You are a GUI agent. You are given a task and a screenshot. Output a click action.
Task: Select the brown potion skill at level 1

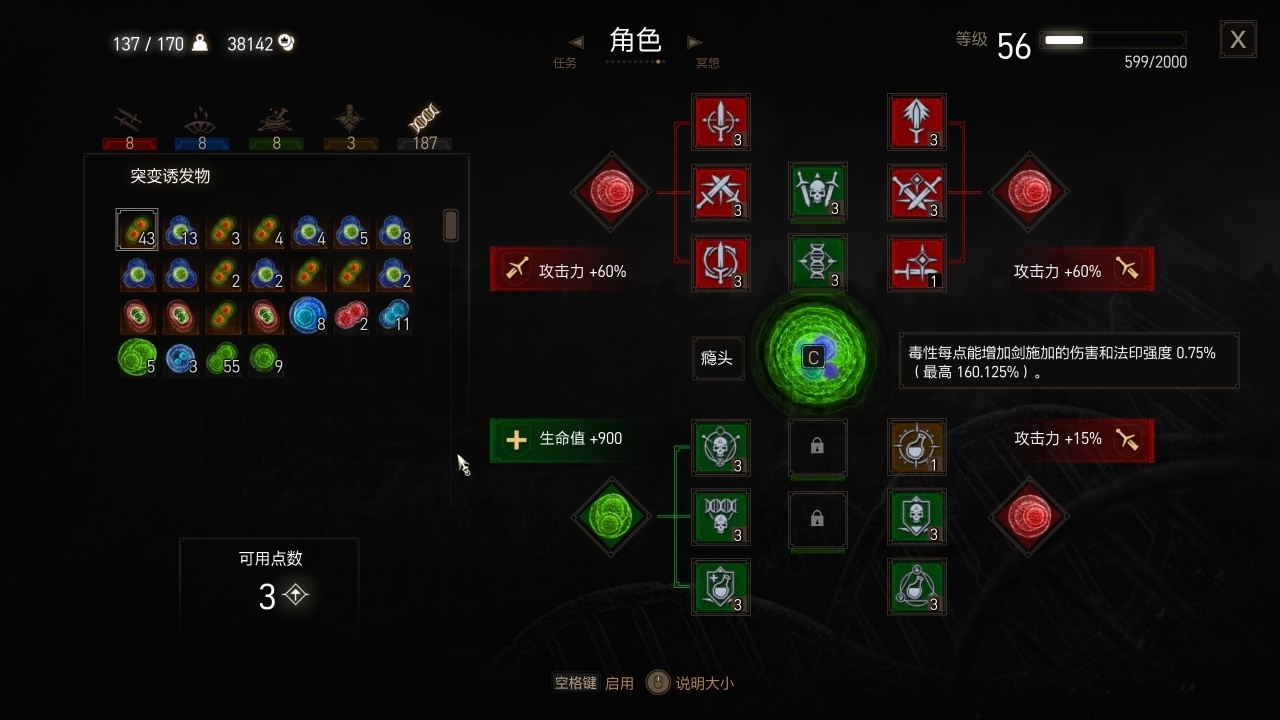[x=916, y=448]
